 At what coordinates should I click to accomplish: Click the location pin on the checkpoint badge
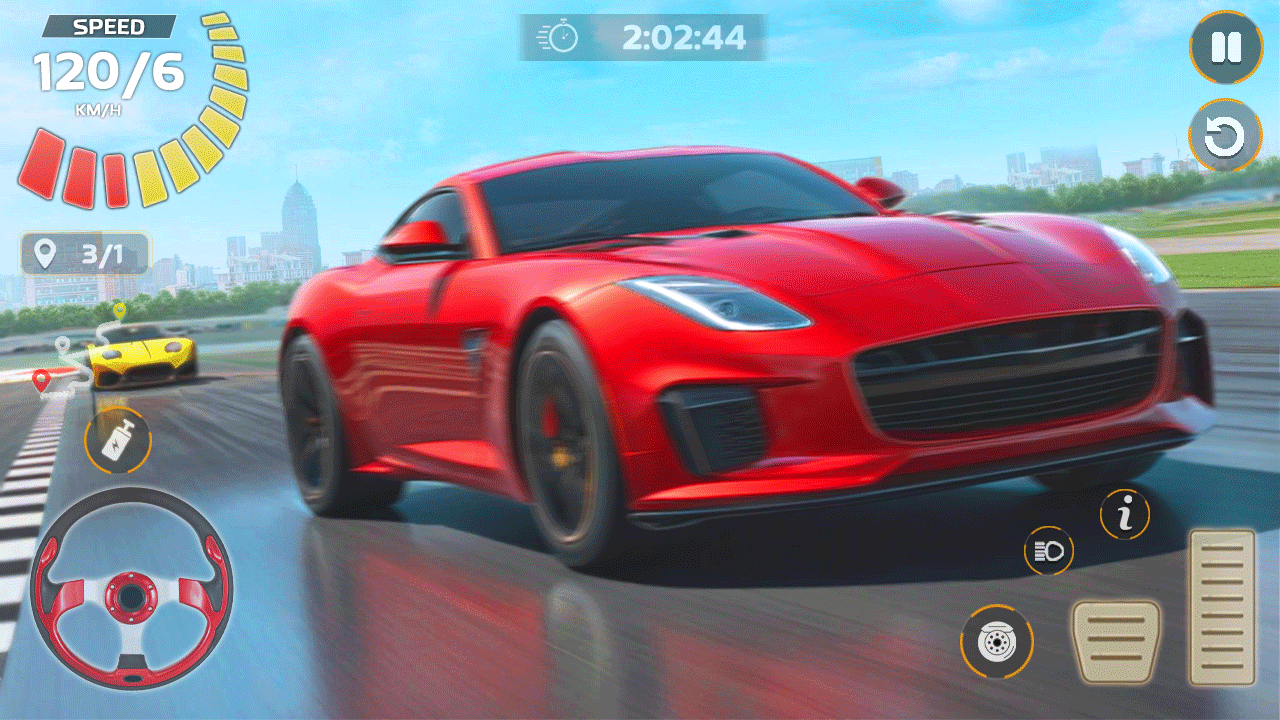(44, 253)
